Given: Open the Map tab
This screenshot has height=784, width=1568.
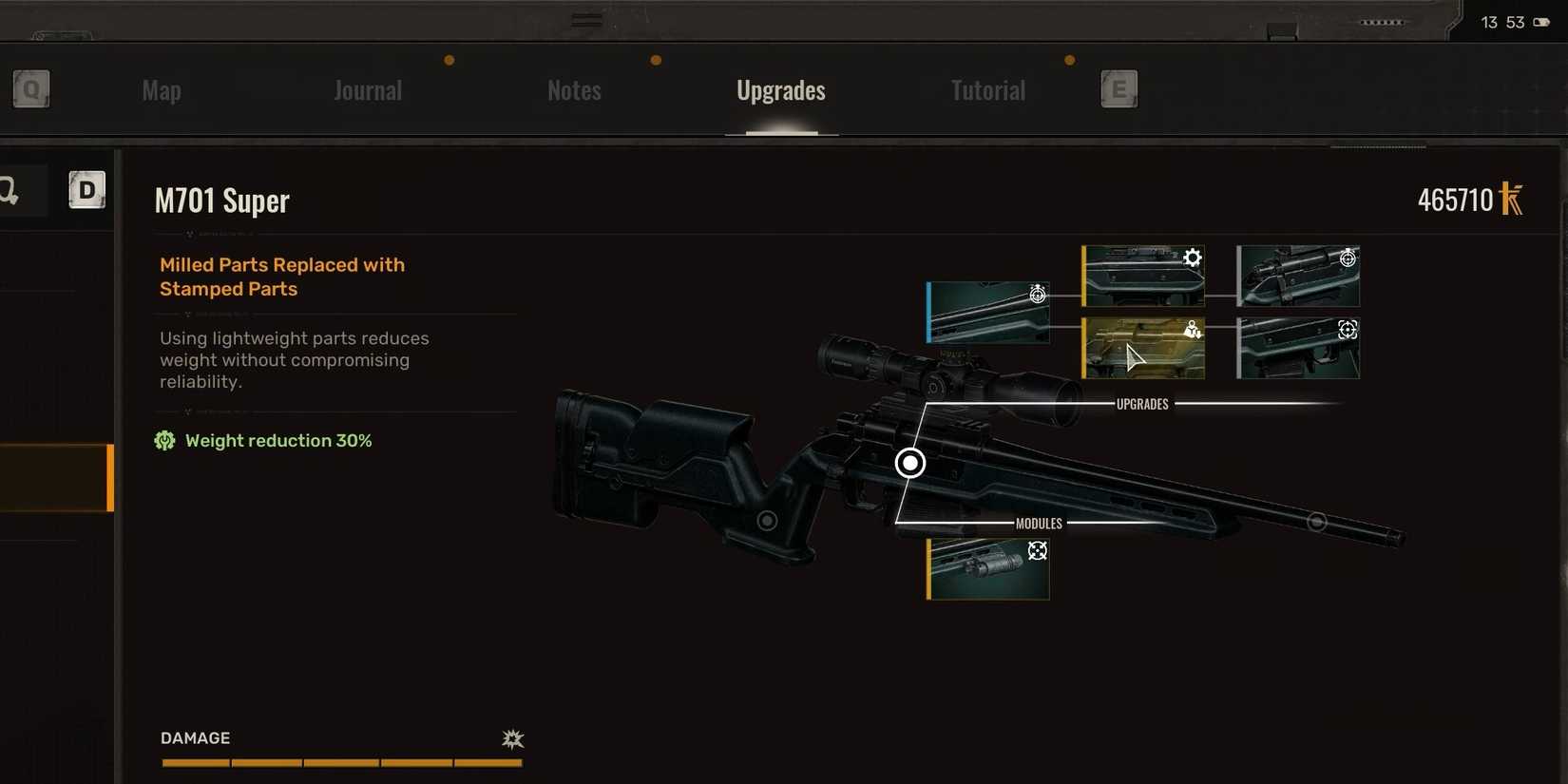Looking at the screenshot, I should [x=162, y=90].
